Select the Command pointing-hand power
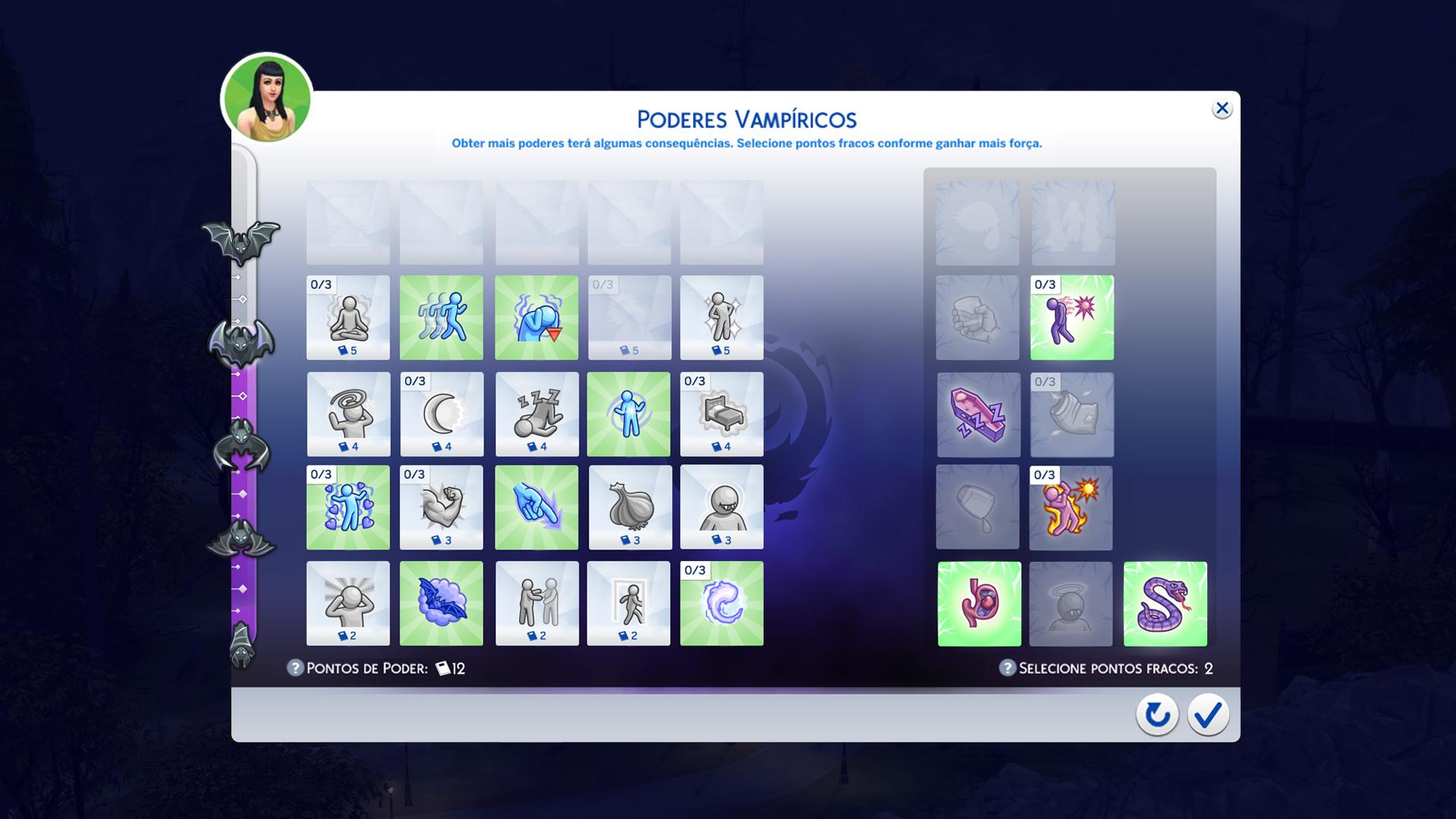The width and height of the screenshot is (1456, 819). pos(536,508)
